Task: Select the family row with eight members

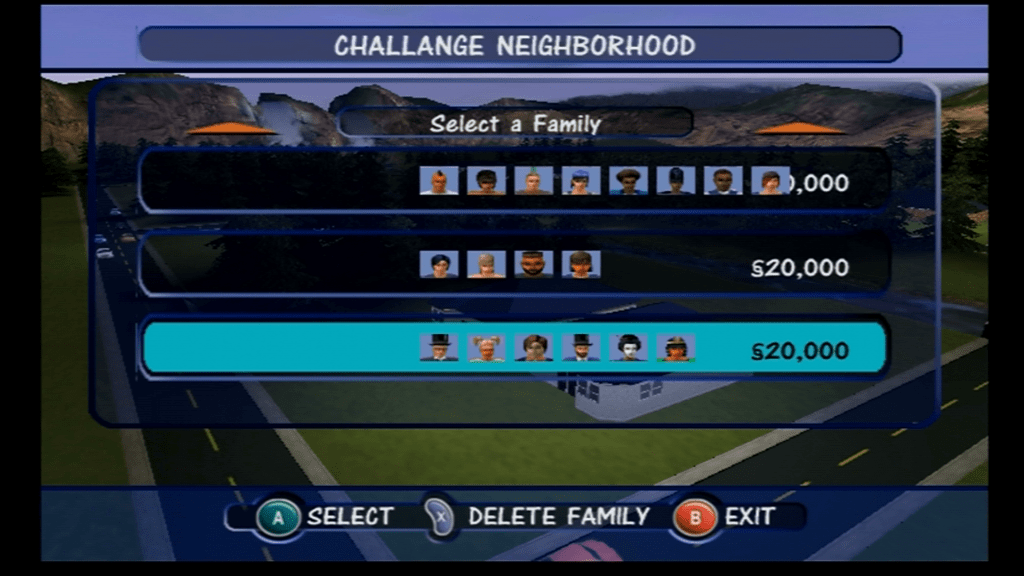Action: (514, 181)
